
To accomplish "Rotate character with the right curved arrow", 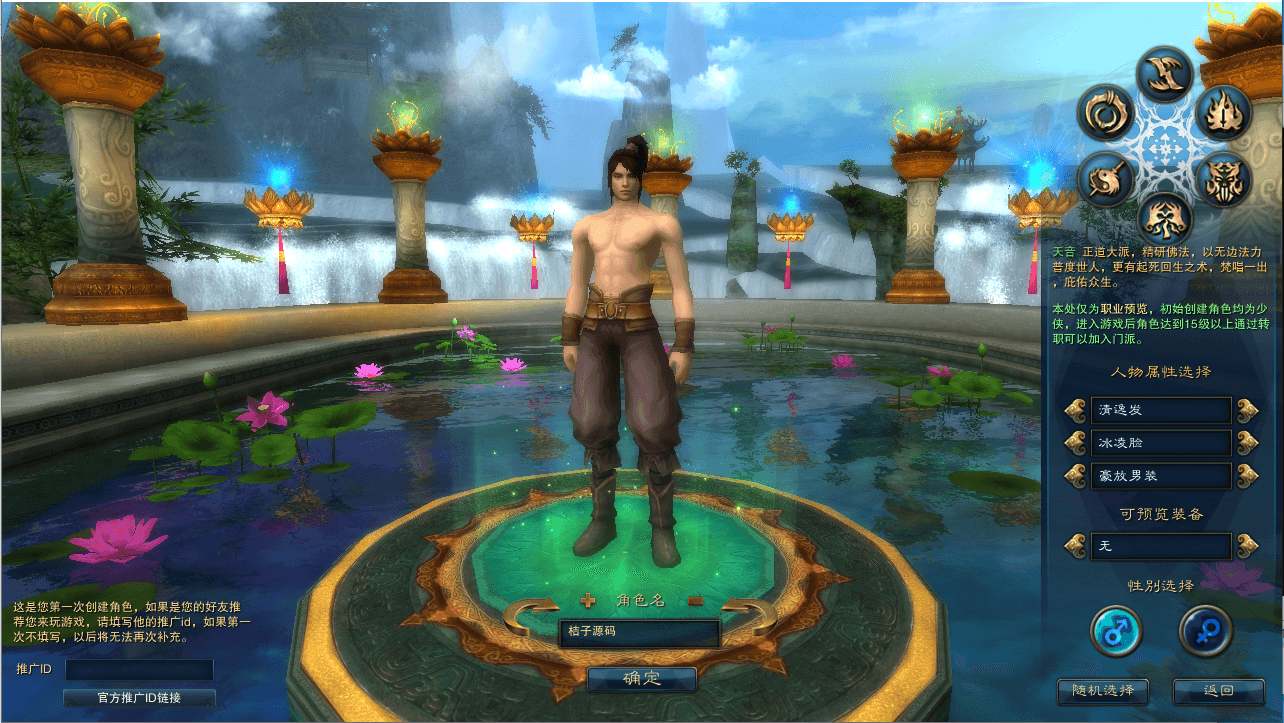I will 749,616.
